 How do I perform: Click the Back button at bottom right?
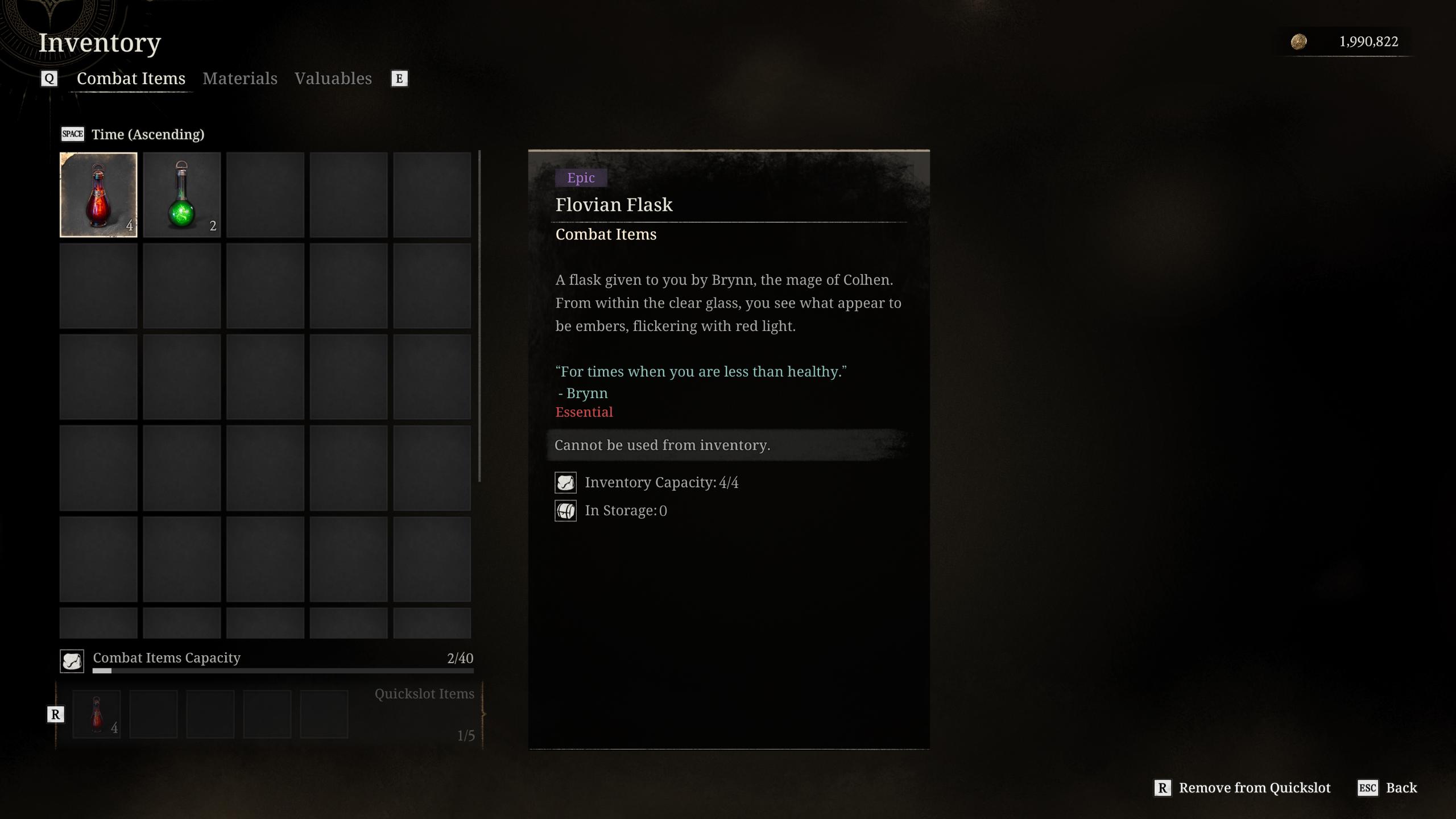point(1402,788)
